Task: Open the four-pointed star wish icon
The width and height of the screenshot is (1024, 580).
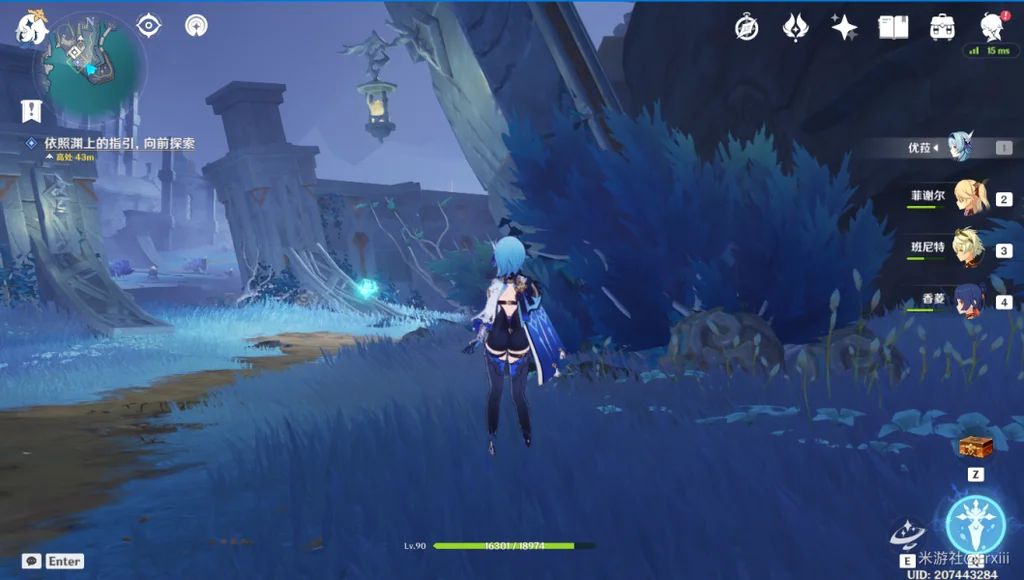Action: (x=844, y=27)
